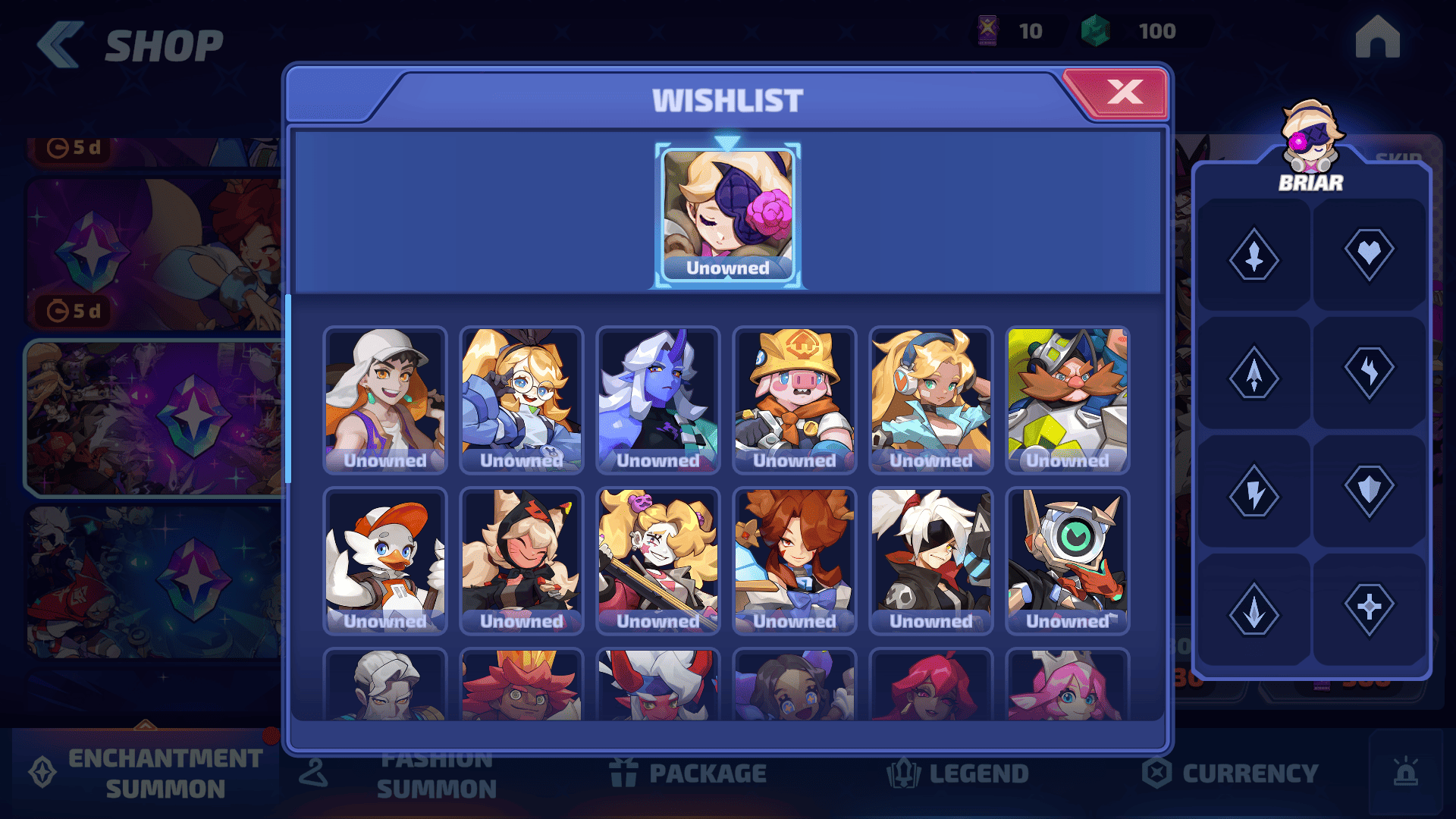Pick the blue-skinned horned hero

pyautogui.click(x=658, y=400)
